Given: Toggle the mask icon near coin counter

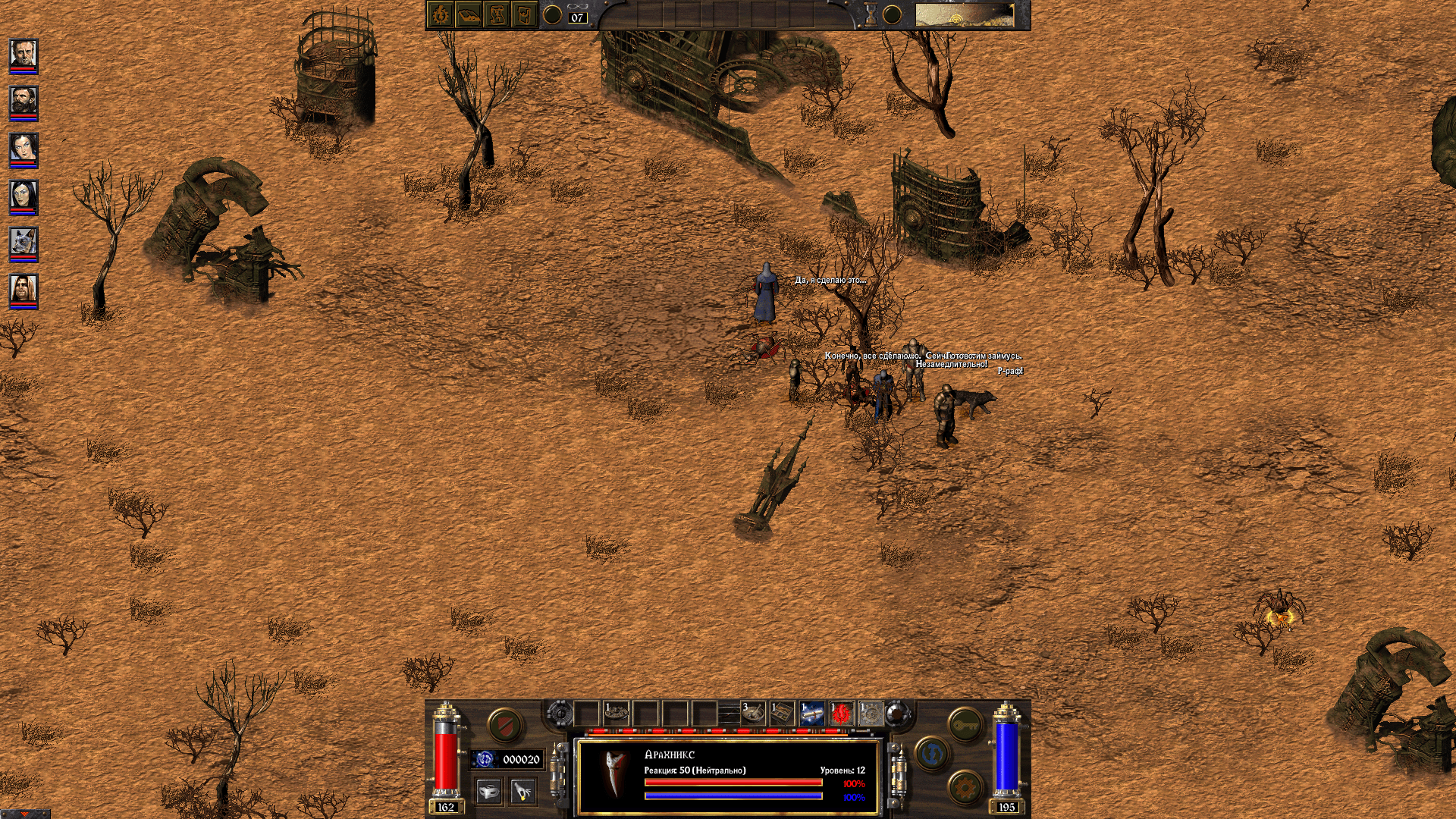Looking at the screenshot, I should point(489,791).
